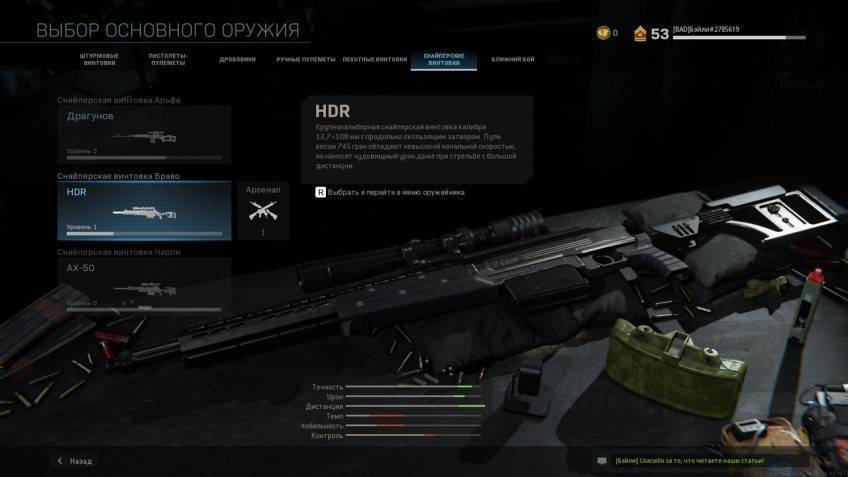Screen dimensions: 848x477
Task: Select the Дробовики weapon tab
Action: (237, 59)
